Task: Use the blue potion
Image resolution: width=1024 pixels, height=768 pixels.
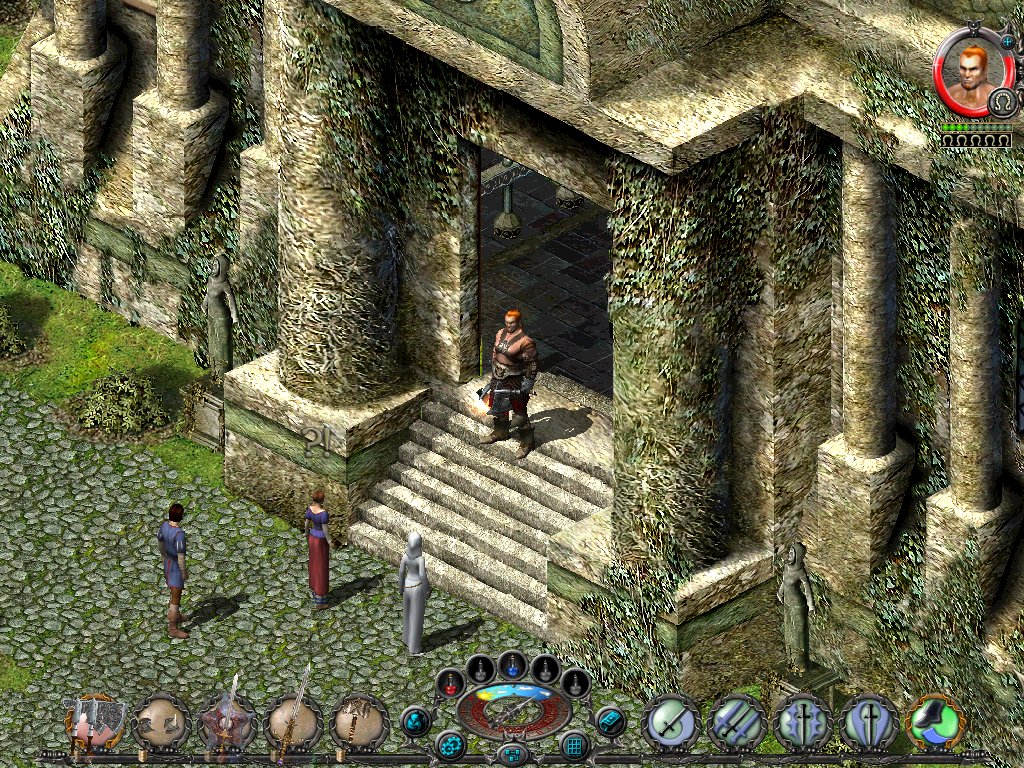Action: pyautogui.click(x=512, y=664)
